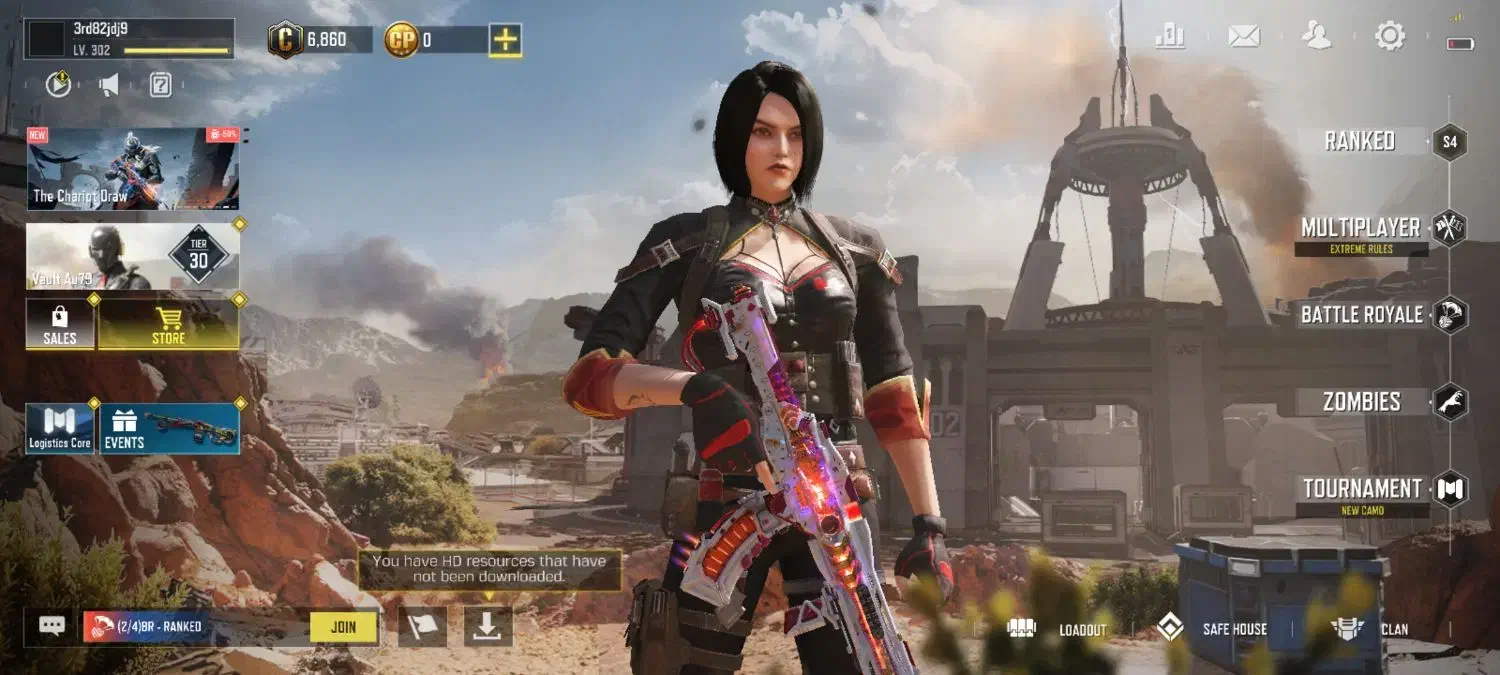Viewport: 1500px width, 675px height.
Task: Add CP with the yellow plus button
Action: coord(505,40)
